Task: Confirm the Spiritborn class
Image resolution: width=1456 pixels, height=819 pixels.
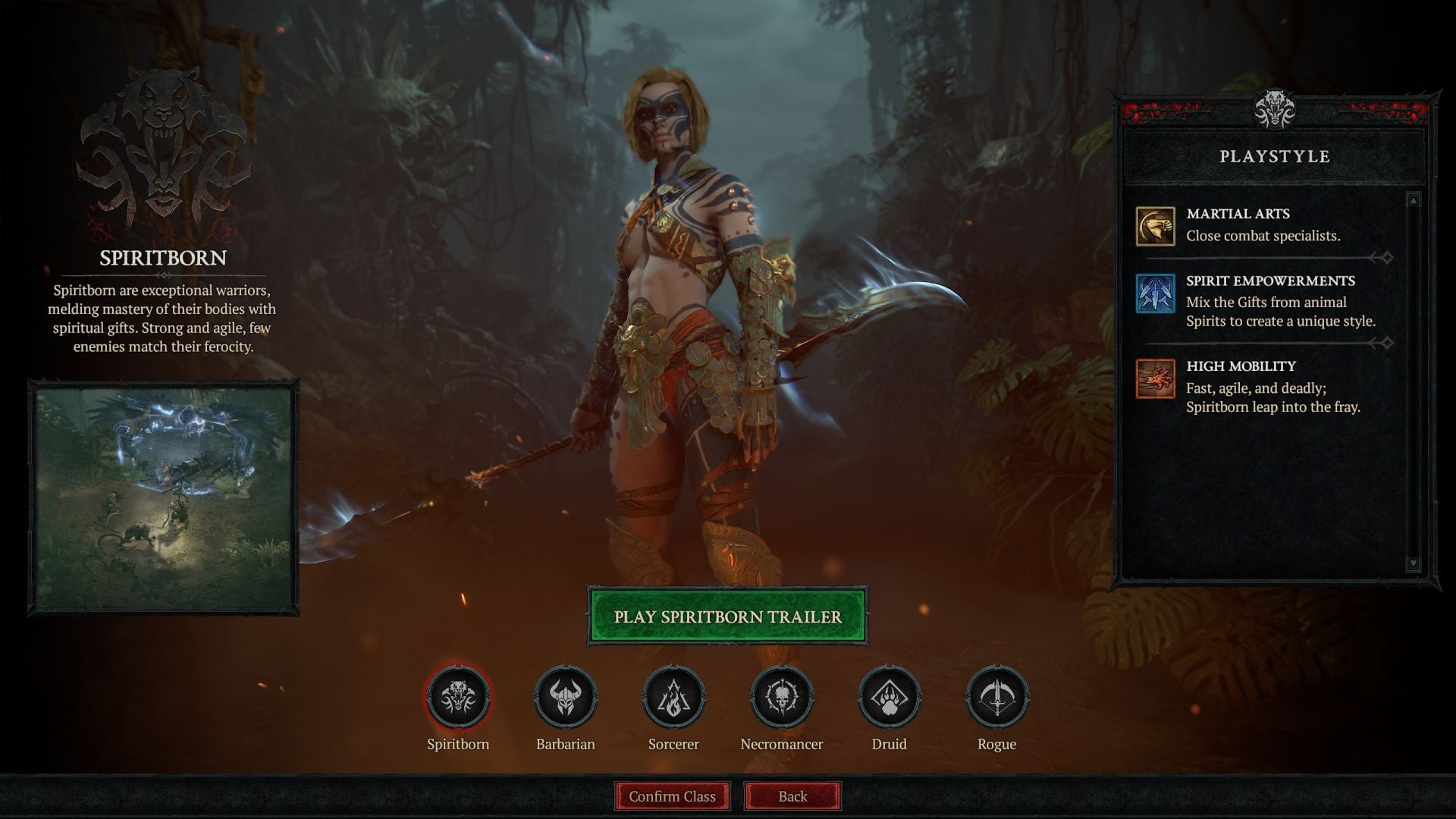Action: pos(671,796)
